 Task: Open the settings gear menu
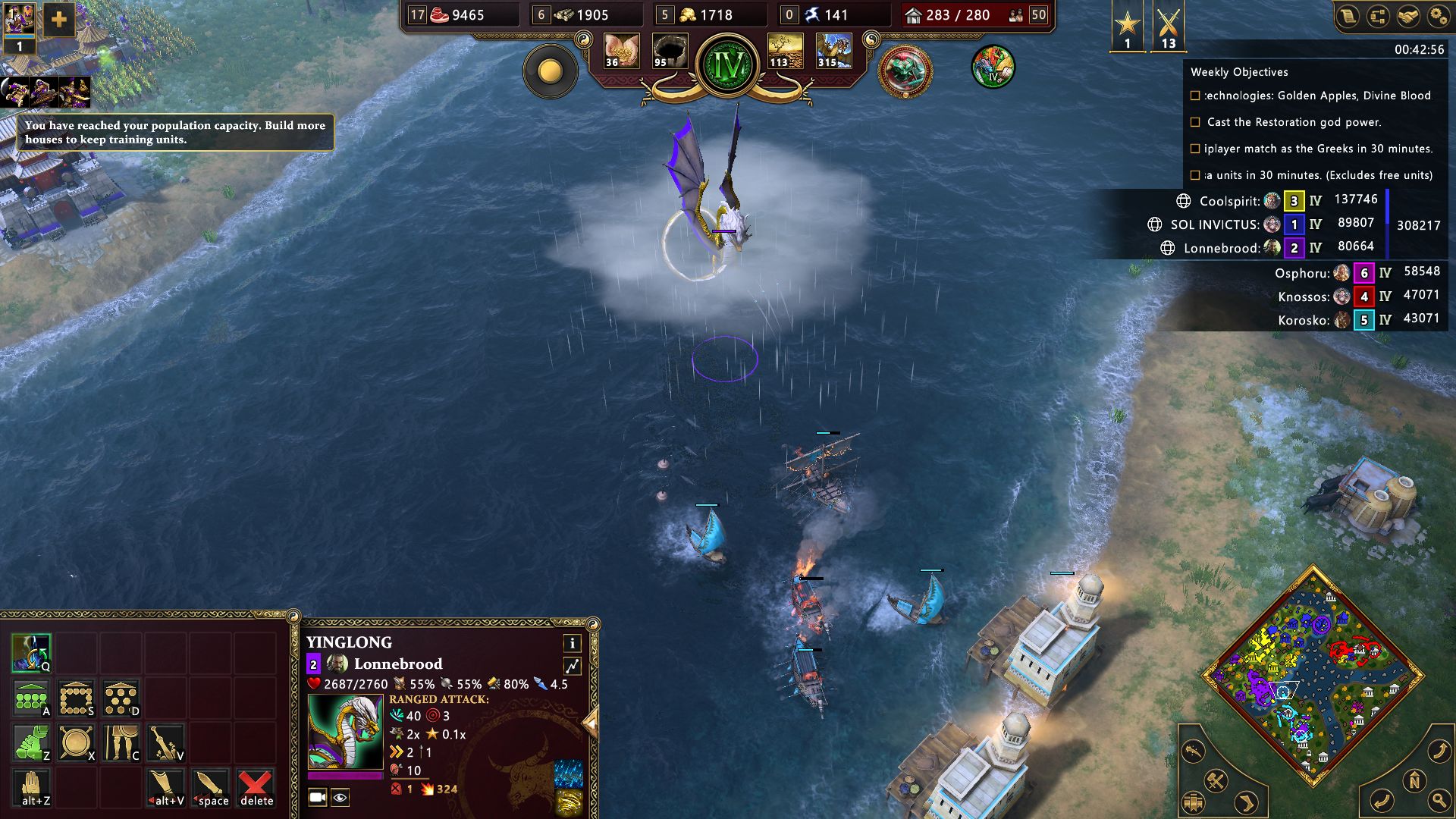pos(1438,16)
